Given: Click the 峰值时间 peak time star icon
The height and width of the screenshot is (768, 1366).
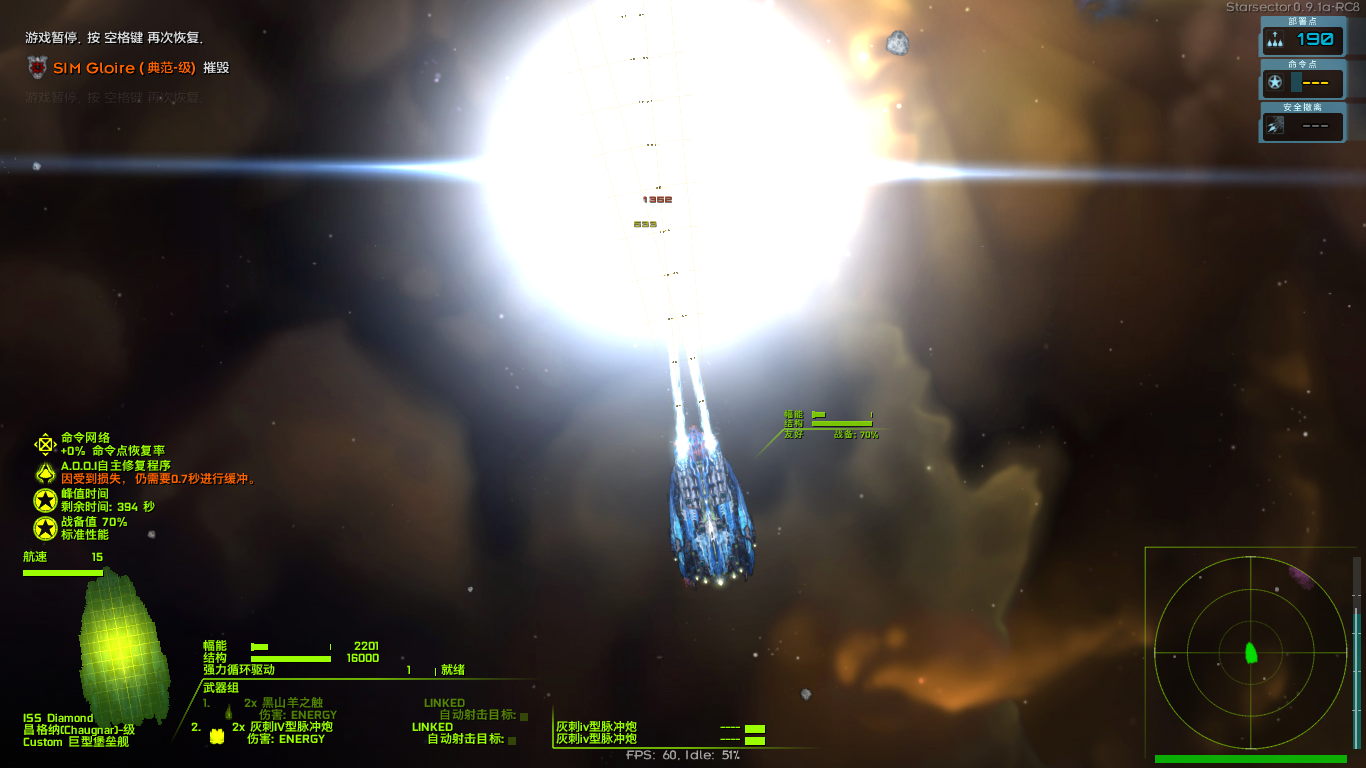Looking at the screenshot, I should pyautogui.click(x=44, y=500).
